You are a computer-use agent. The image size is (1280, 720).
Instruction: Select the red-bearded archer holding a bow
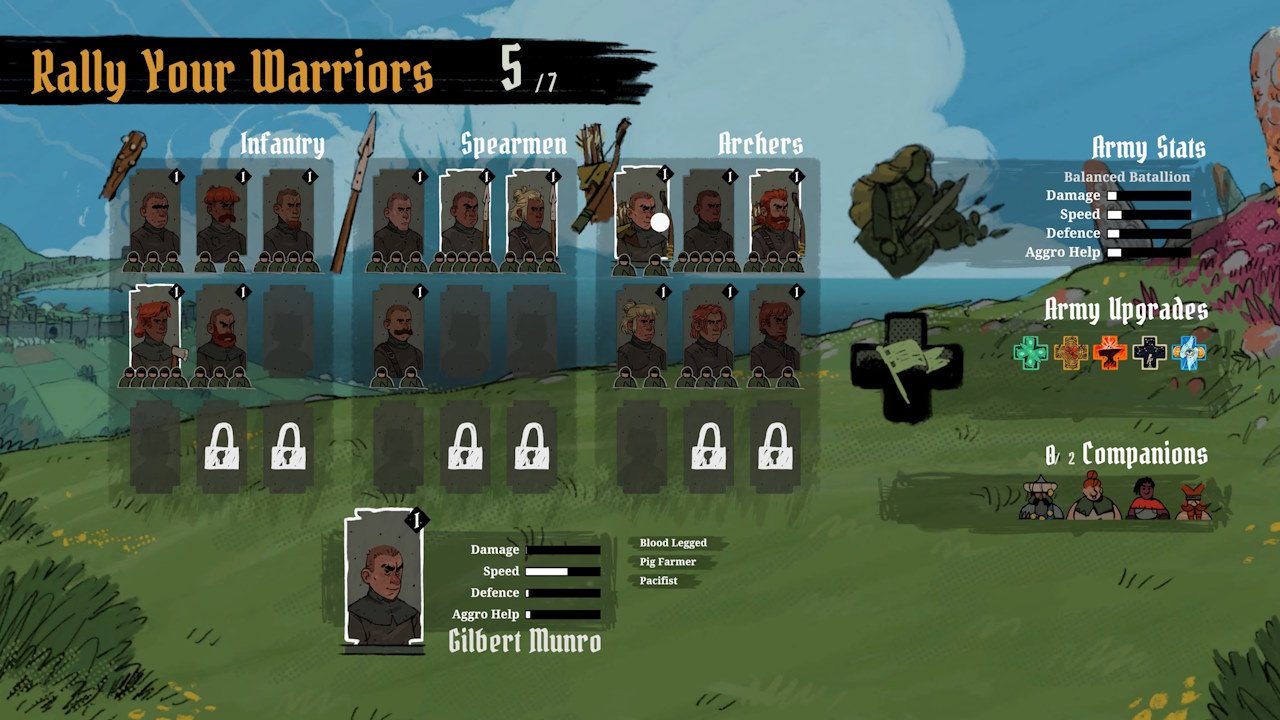(x=775, y=218)
